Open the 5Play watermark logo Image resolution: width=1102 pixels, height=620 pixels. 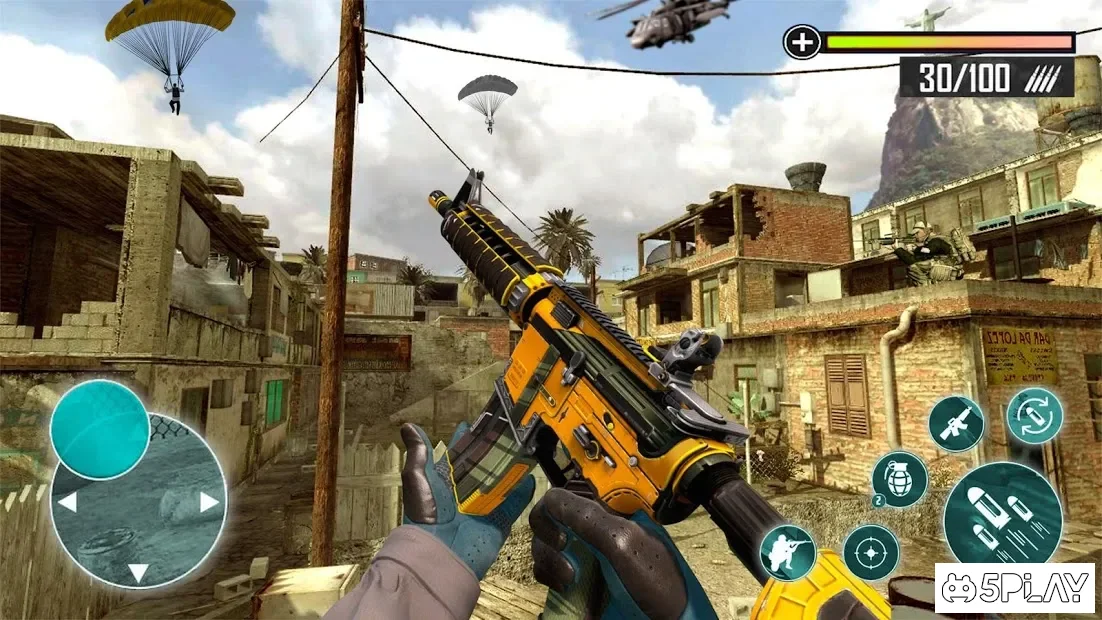[x=1014, y=588]
